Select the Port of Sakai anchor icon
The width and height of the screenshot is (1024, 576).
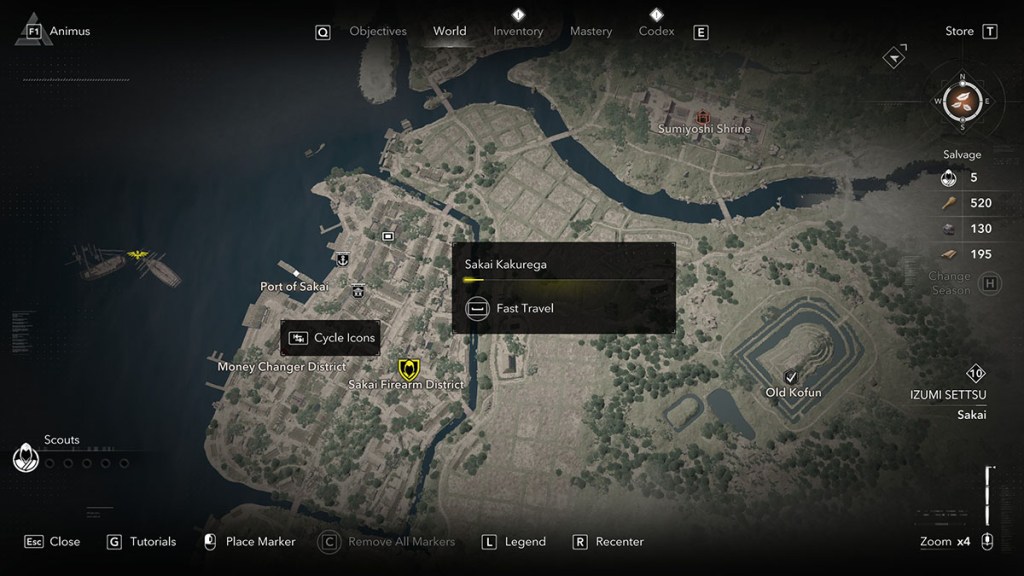(x=342, y=259)
